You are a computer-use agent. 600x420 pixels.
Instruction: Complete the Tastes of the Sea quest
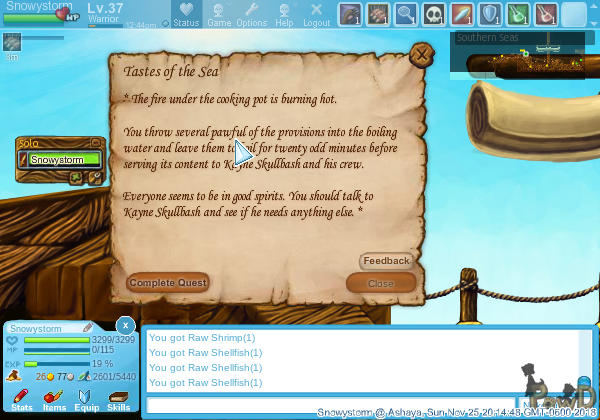[168, 283]
